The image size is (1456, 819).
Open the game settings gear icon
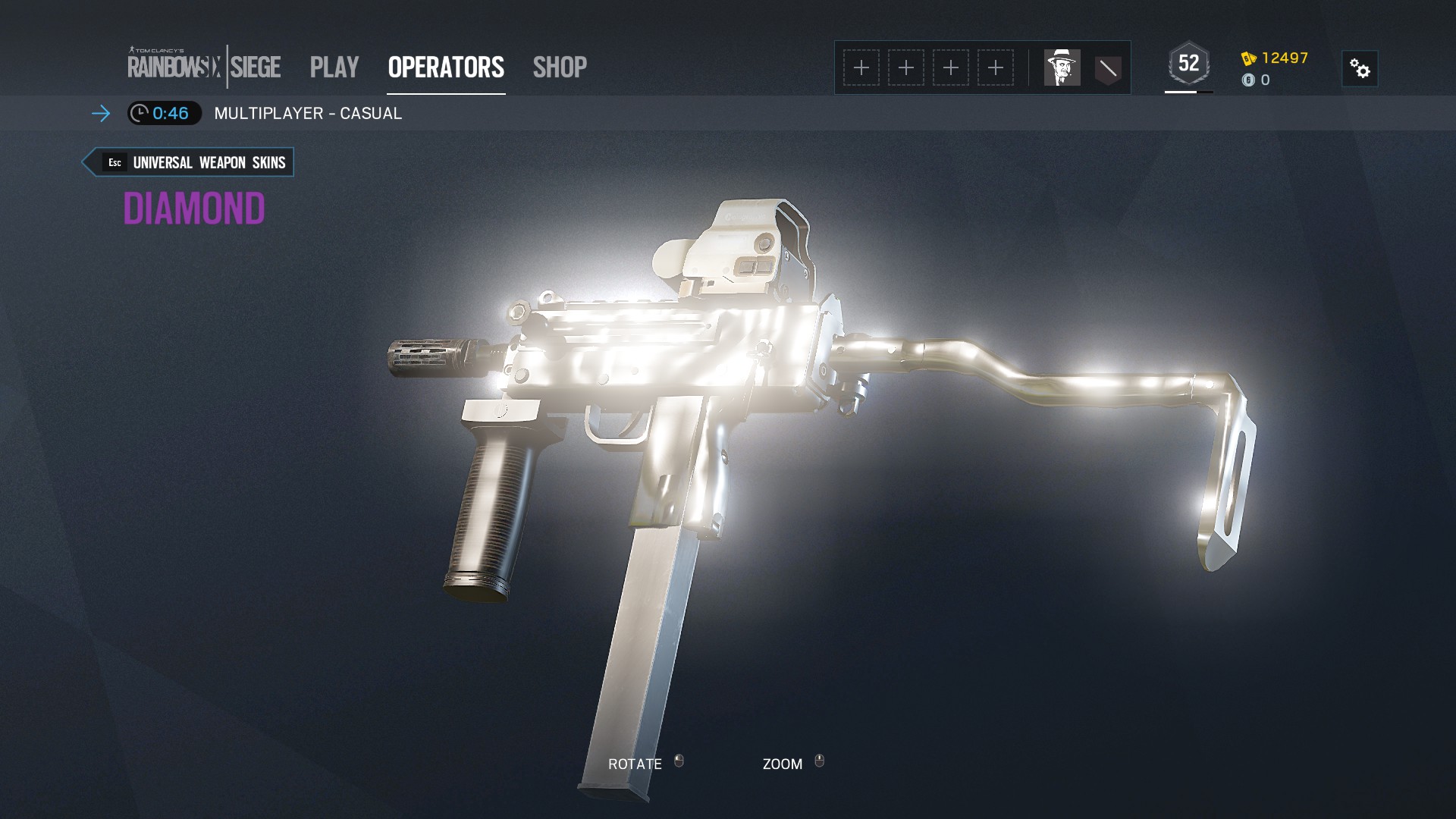pyautogui.click(x=1360, y=68)
